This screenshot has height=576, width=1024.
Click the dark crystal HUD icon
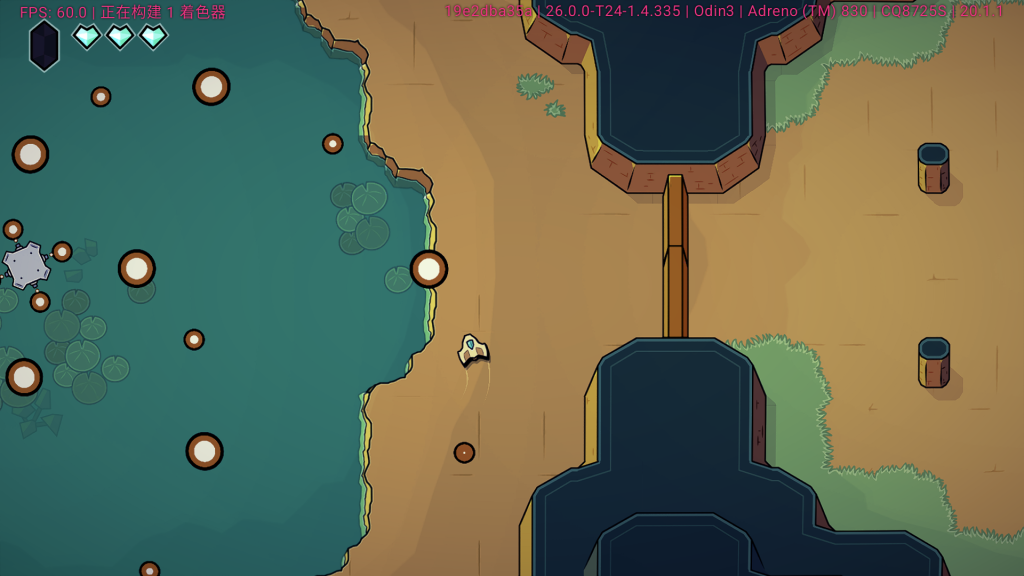pos(44,46)
